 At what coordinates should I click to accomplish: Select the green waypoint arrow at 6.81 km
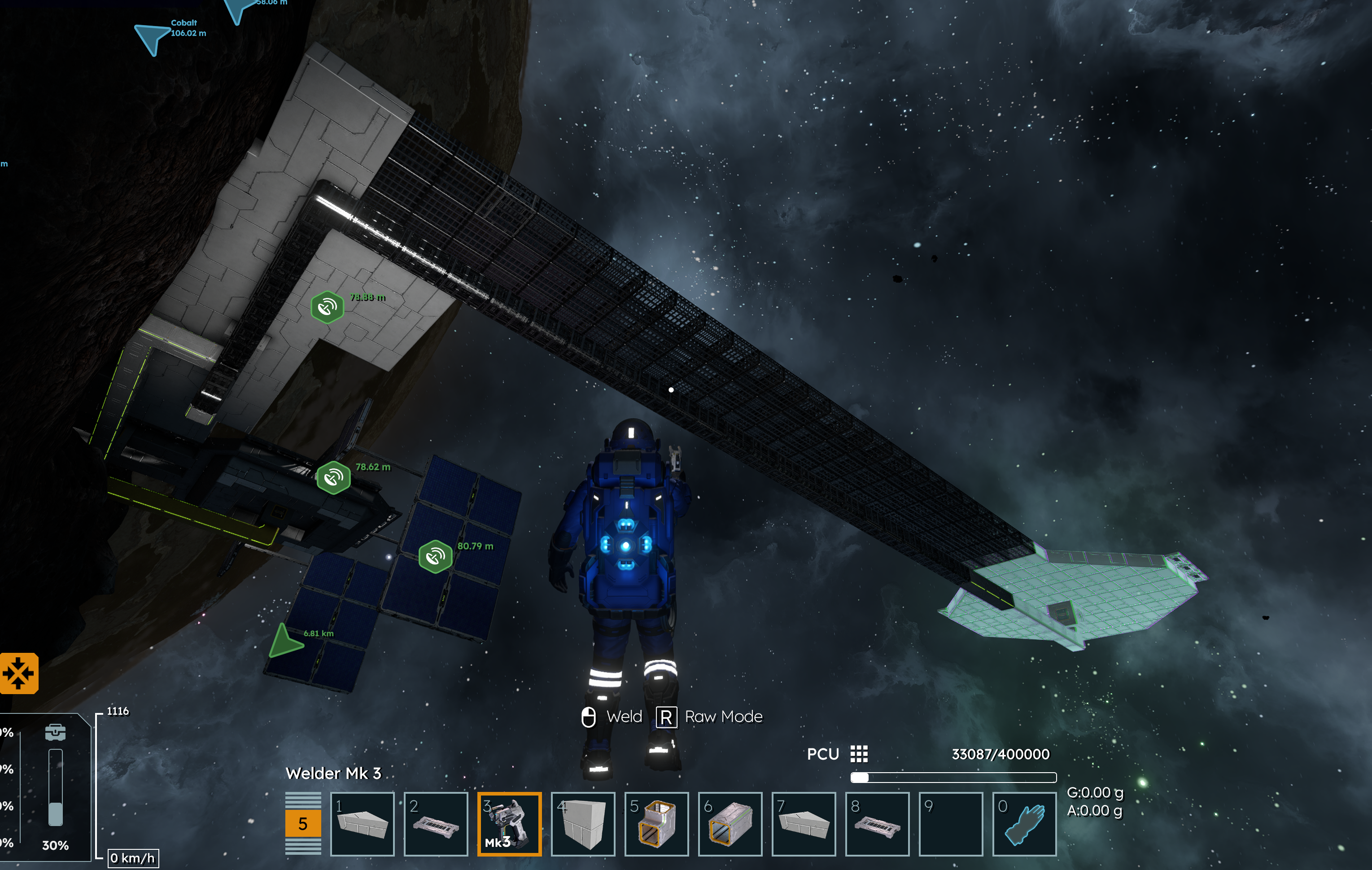(x=284, y=642)
